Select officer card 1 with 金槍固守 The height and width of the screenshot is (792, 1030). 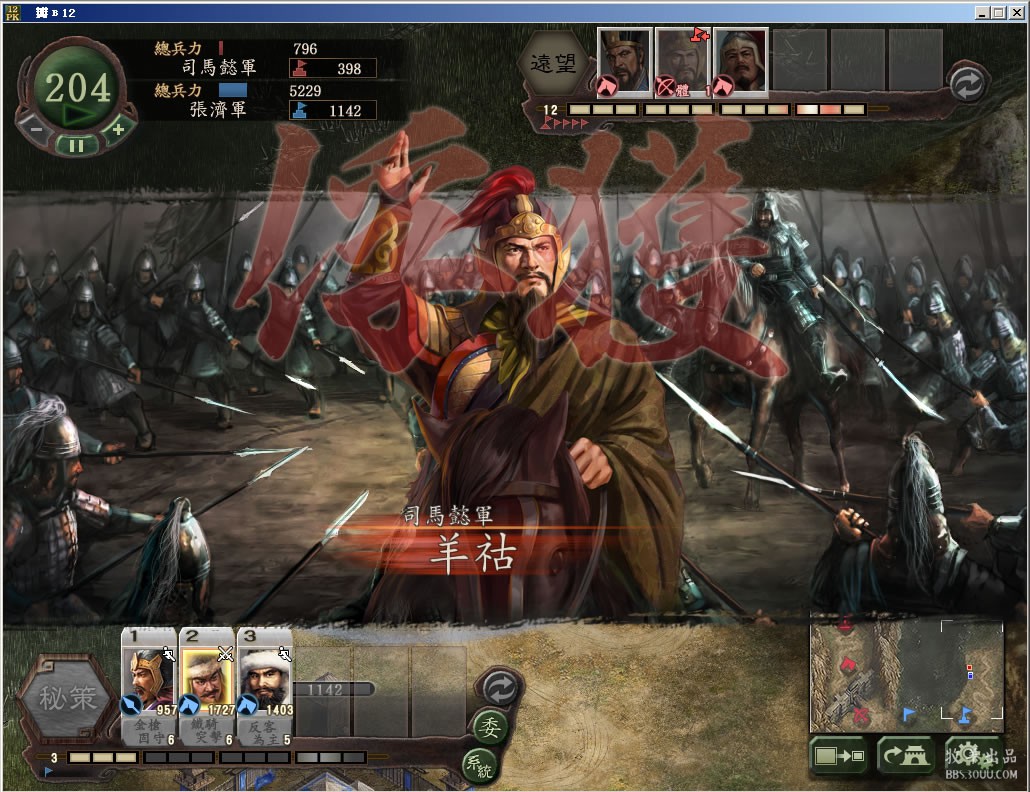148,684
